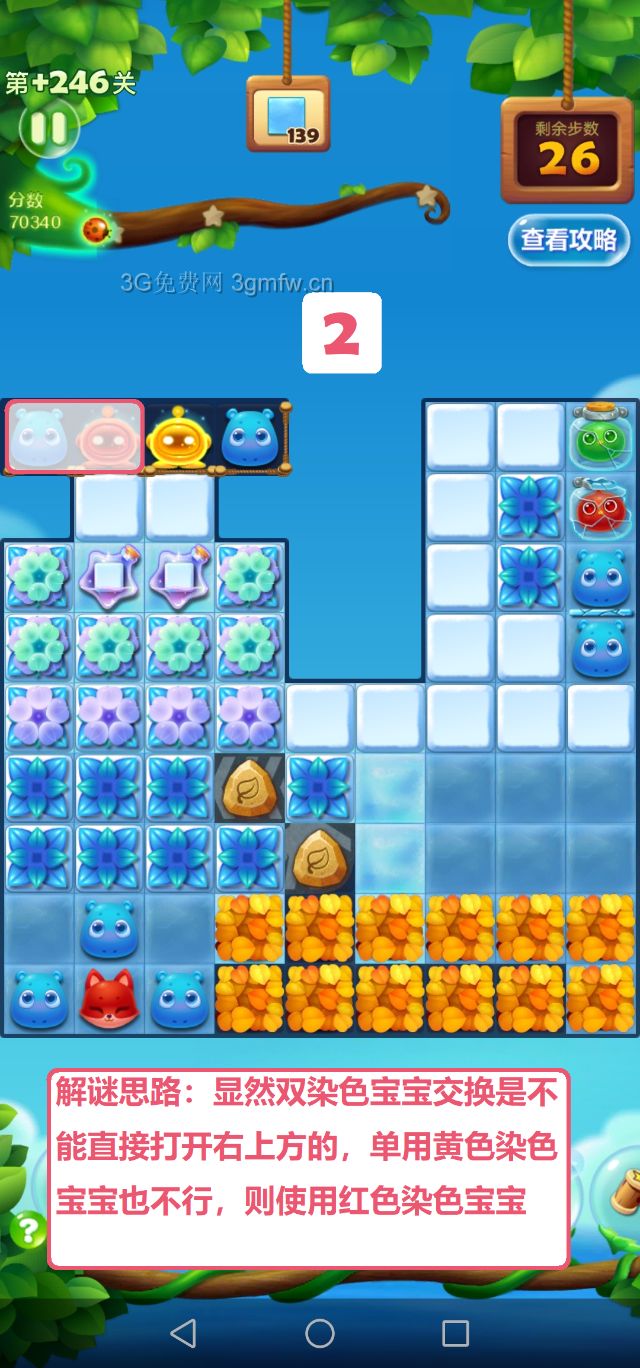Select the faded red dye baby tile
The height and width of the screenshot is (1368, 640).
107,437
